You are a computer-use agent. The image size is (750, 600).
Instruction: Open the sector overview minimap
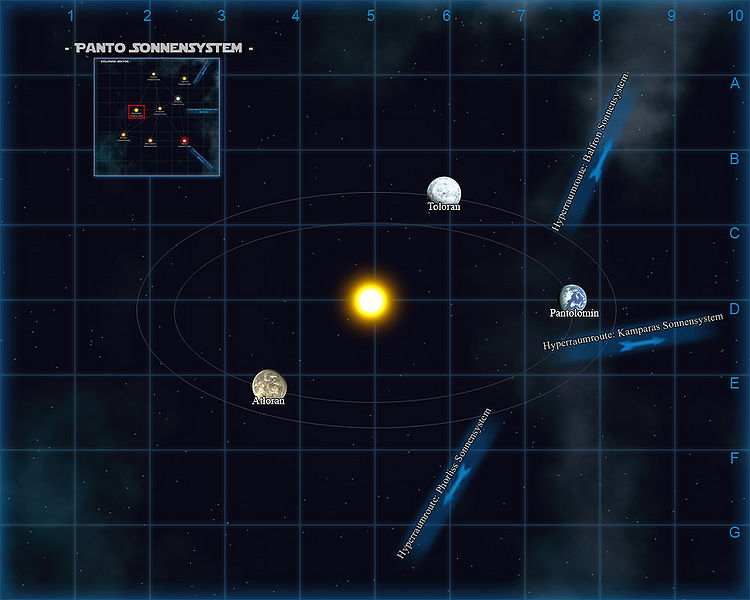[156, 117]
